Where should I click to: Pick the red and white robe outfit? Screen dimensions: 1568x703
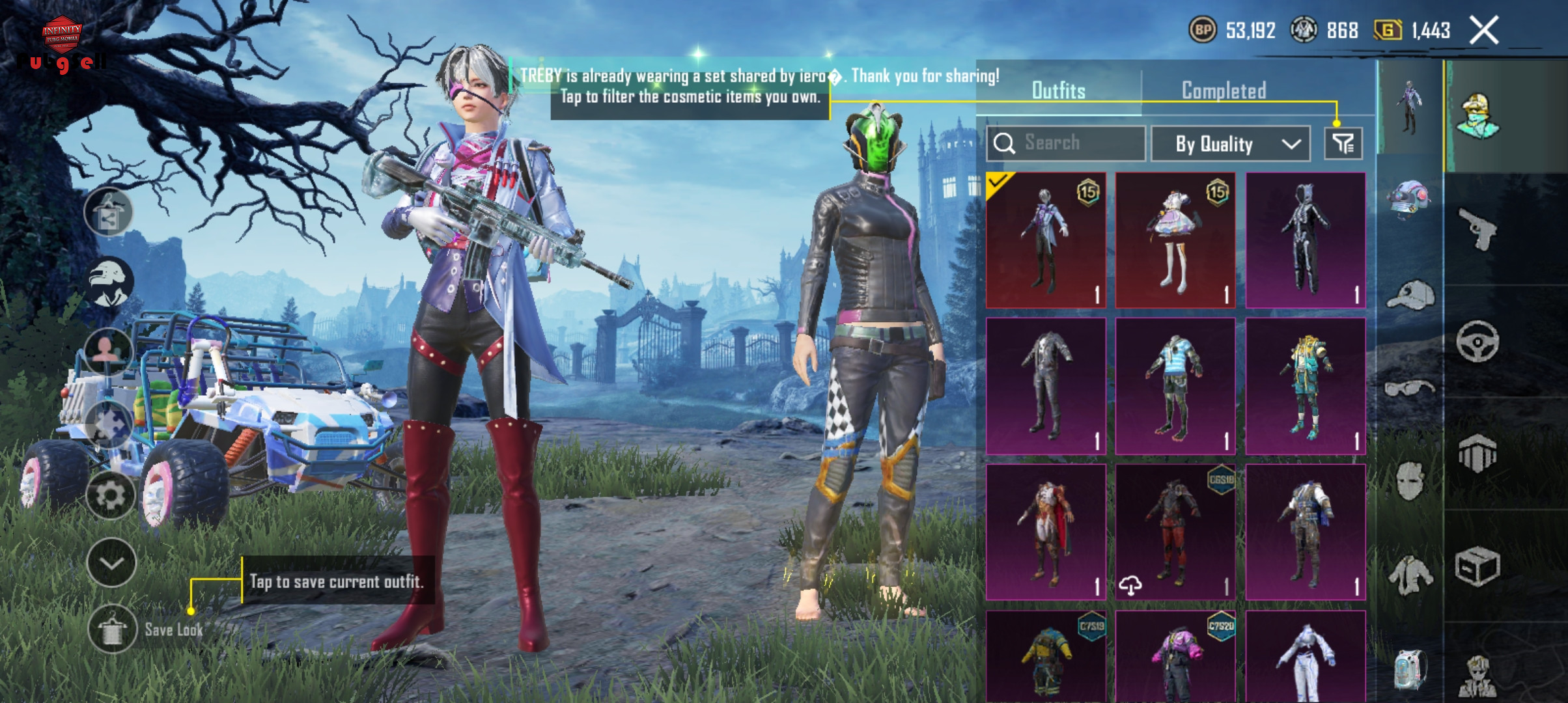[1046, 532]
